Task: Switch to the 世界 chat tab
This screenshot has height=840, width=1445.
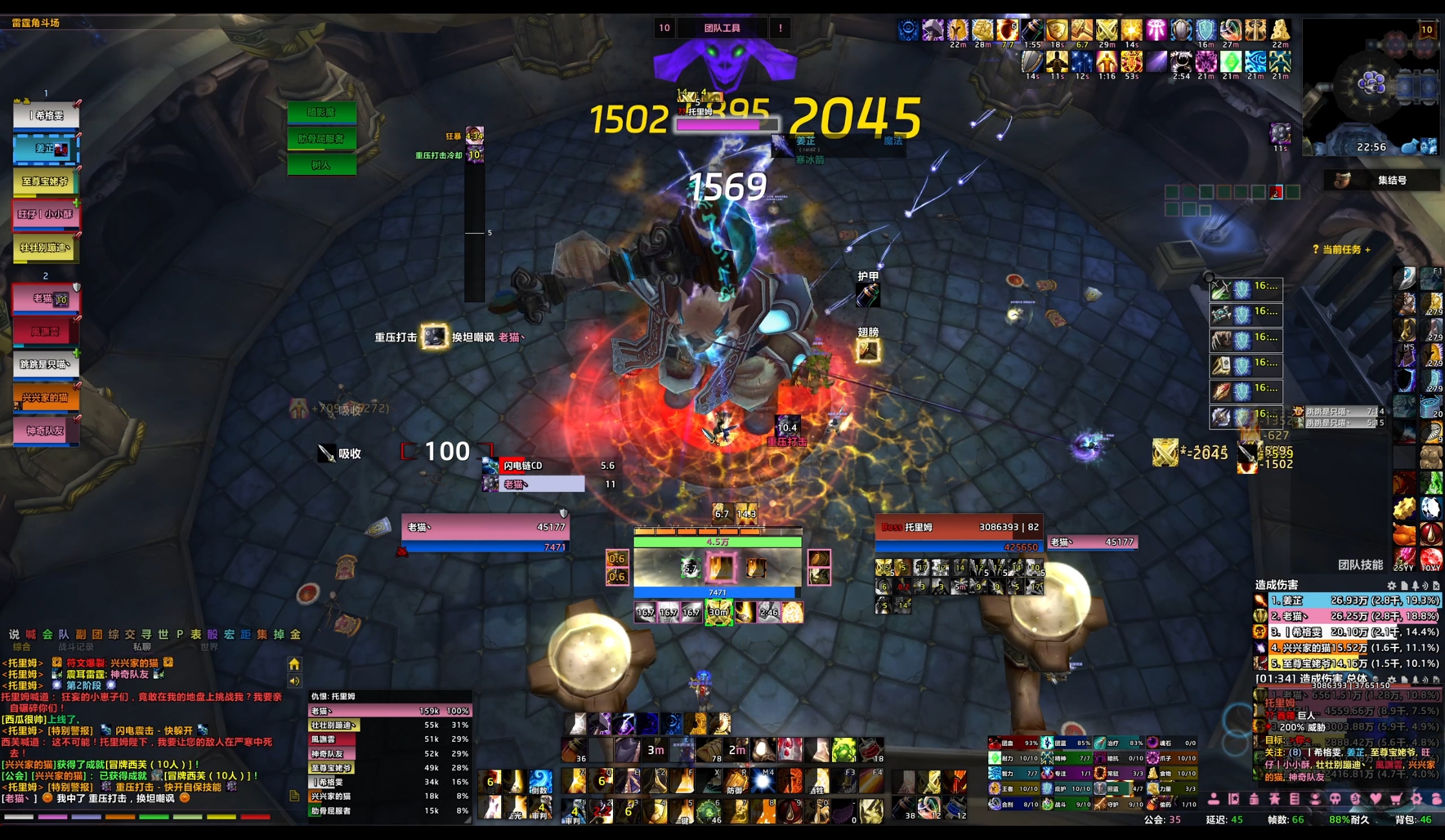Action: tap(209, 646)
